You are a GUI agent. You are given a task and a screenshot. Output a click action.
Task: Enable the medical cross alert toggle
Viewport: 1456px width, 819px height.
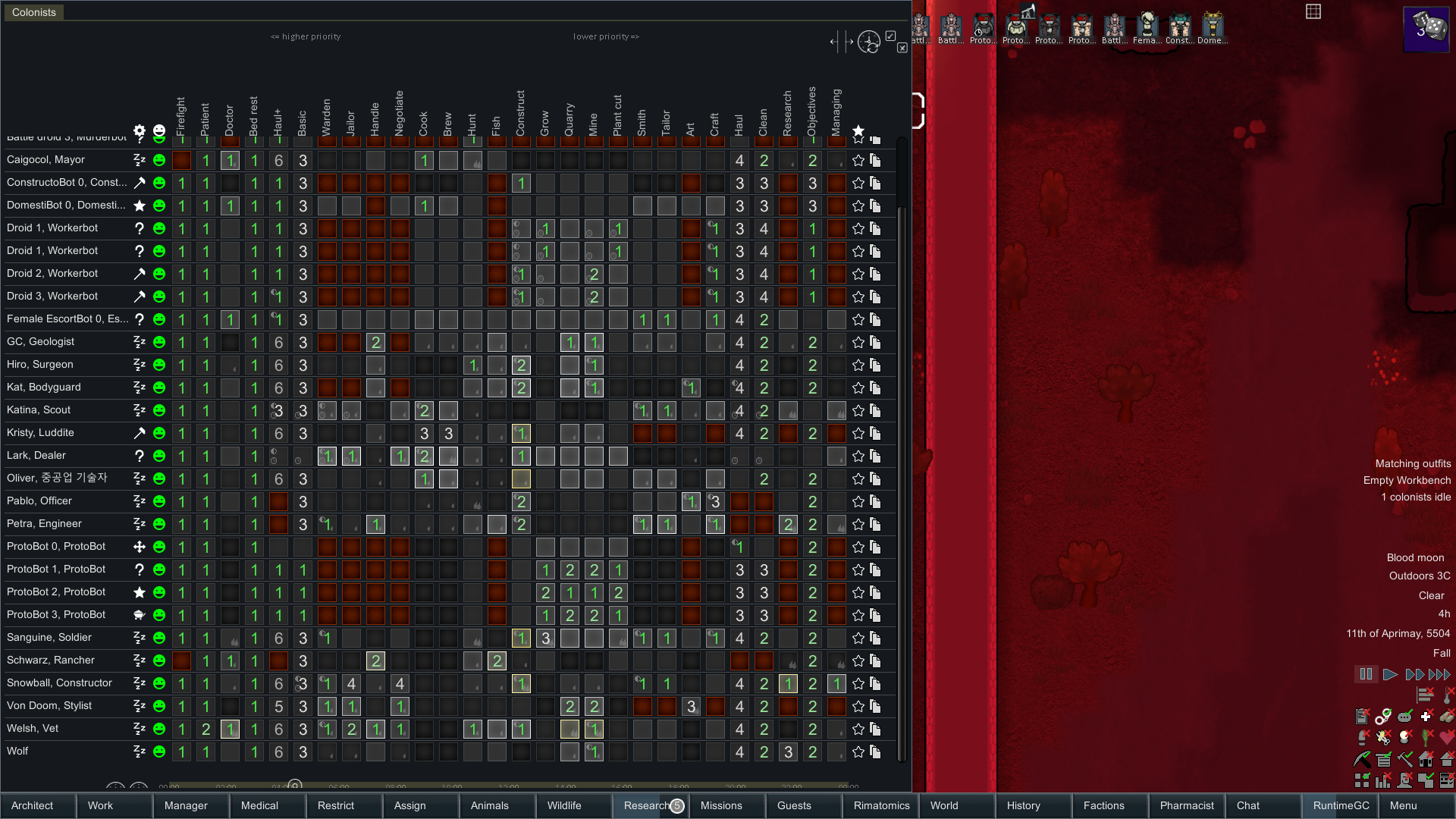click(1425, 717)
